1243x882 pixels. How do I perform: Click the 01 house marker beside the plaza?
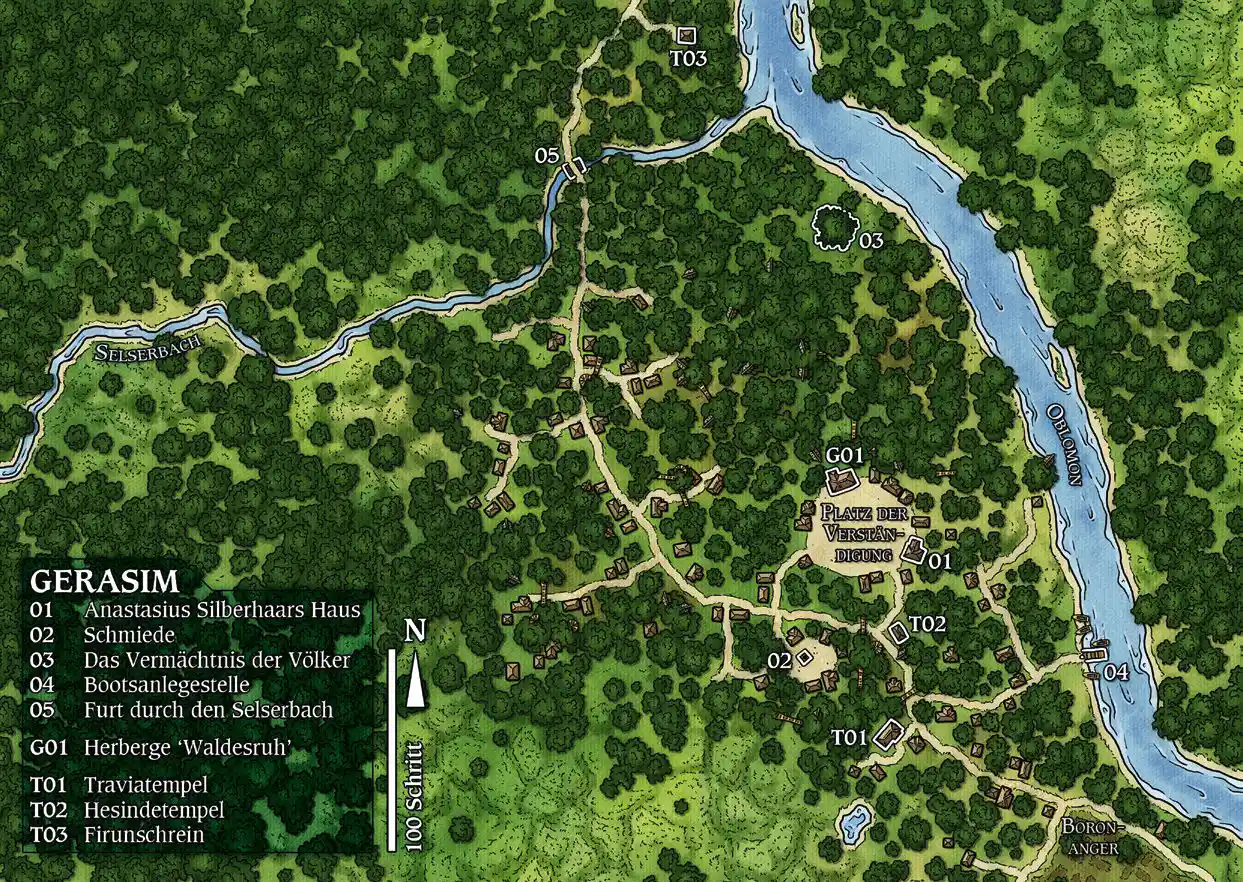[914, 549]
